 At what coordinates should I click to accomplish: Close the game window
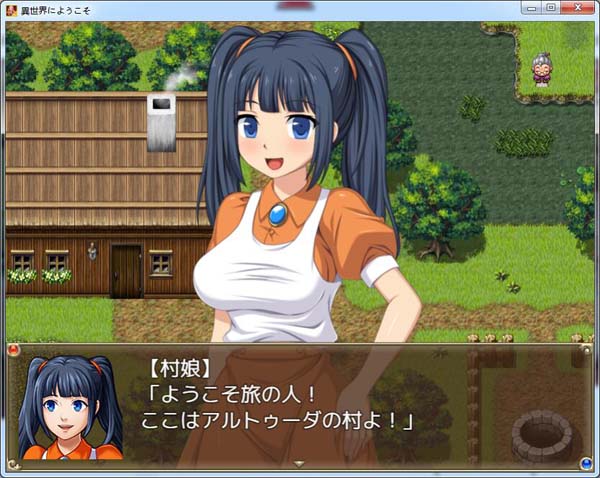point(578,8)
